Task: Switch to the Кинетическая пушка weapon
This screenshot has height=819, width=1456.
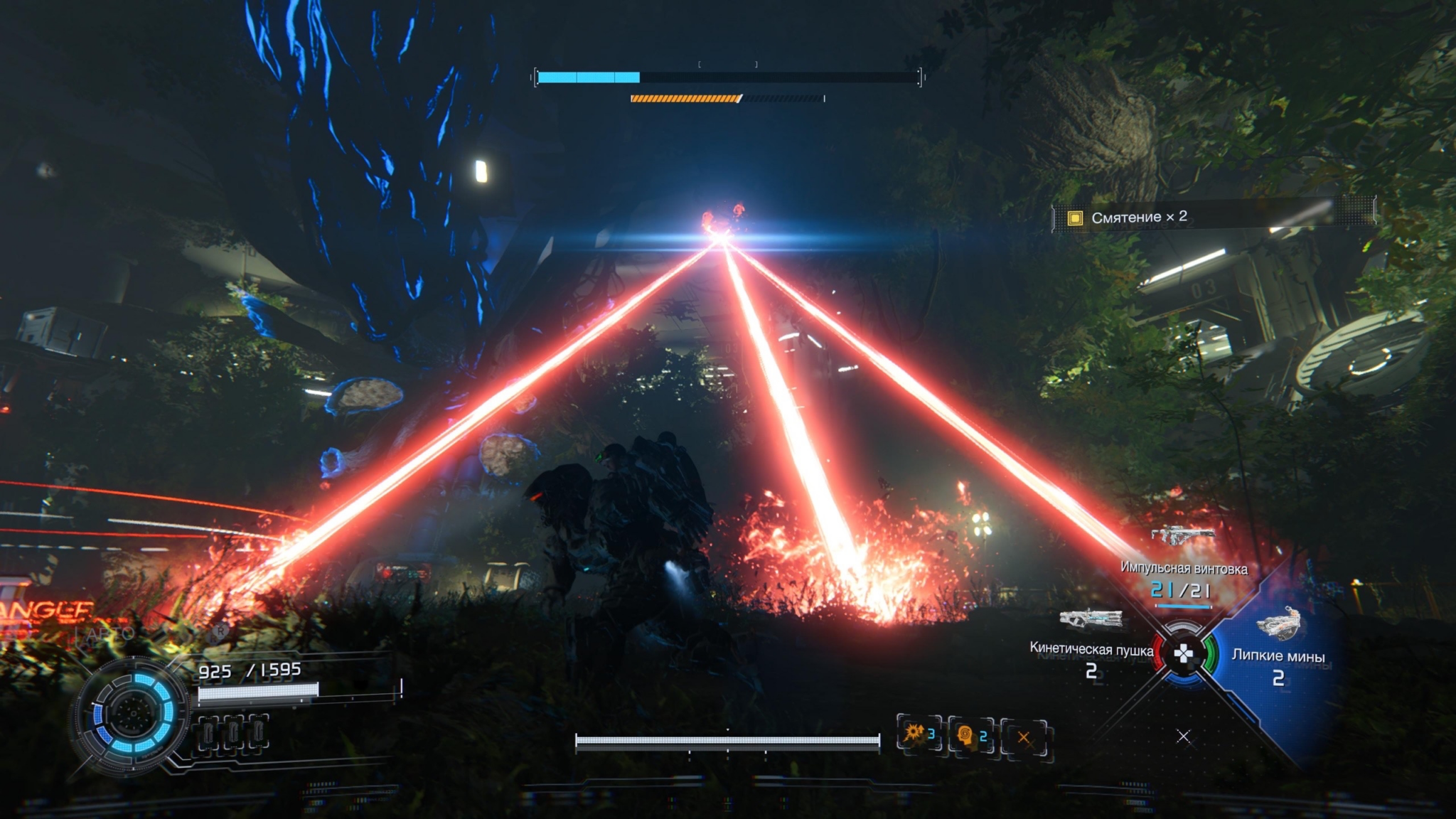Action: tap(1091, 648)
